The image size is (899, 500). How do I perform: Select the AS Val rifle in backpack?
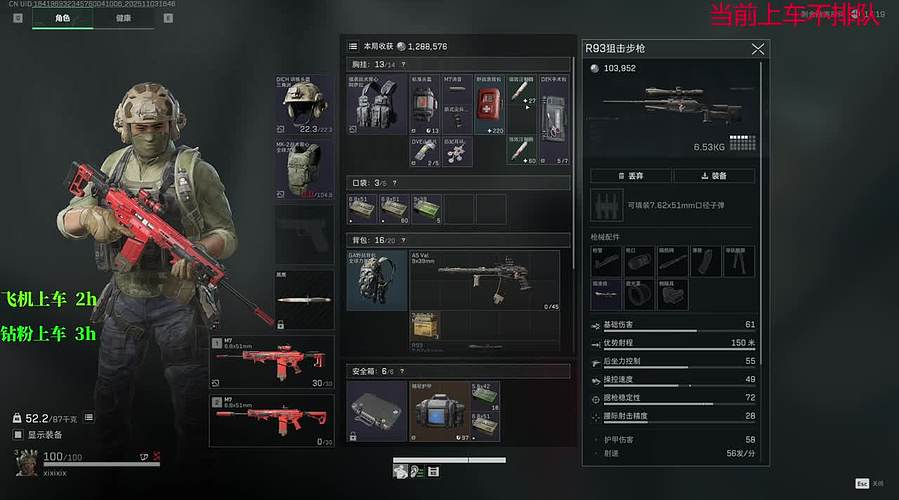click(x=484, y=278)
